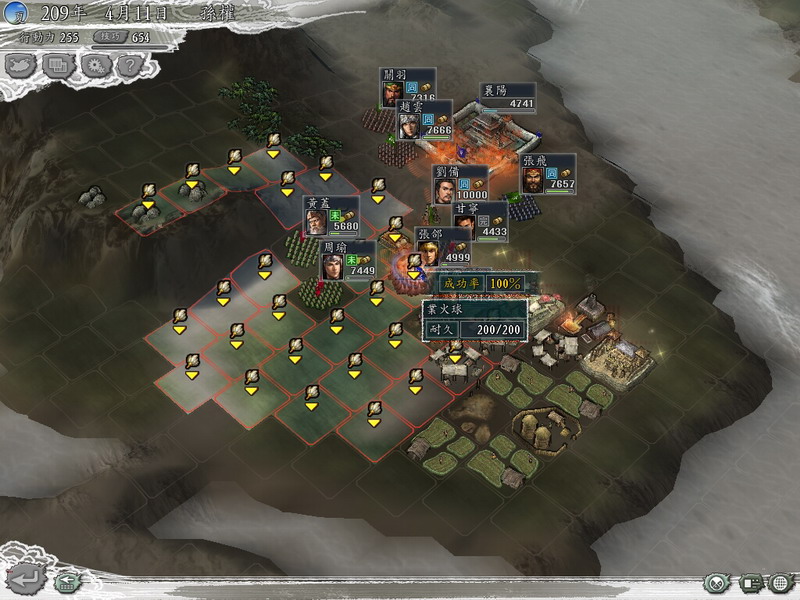The image size is (800, 600).
Task: Toggle the unit info panel display button
Action: (x=750, y=582)
